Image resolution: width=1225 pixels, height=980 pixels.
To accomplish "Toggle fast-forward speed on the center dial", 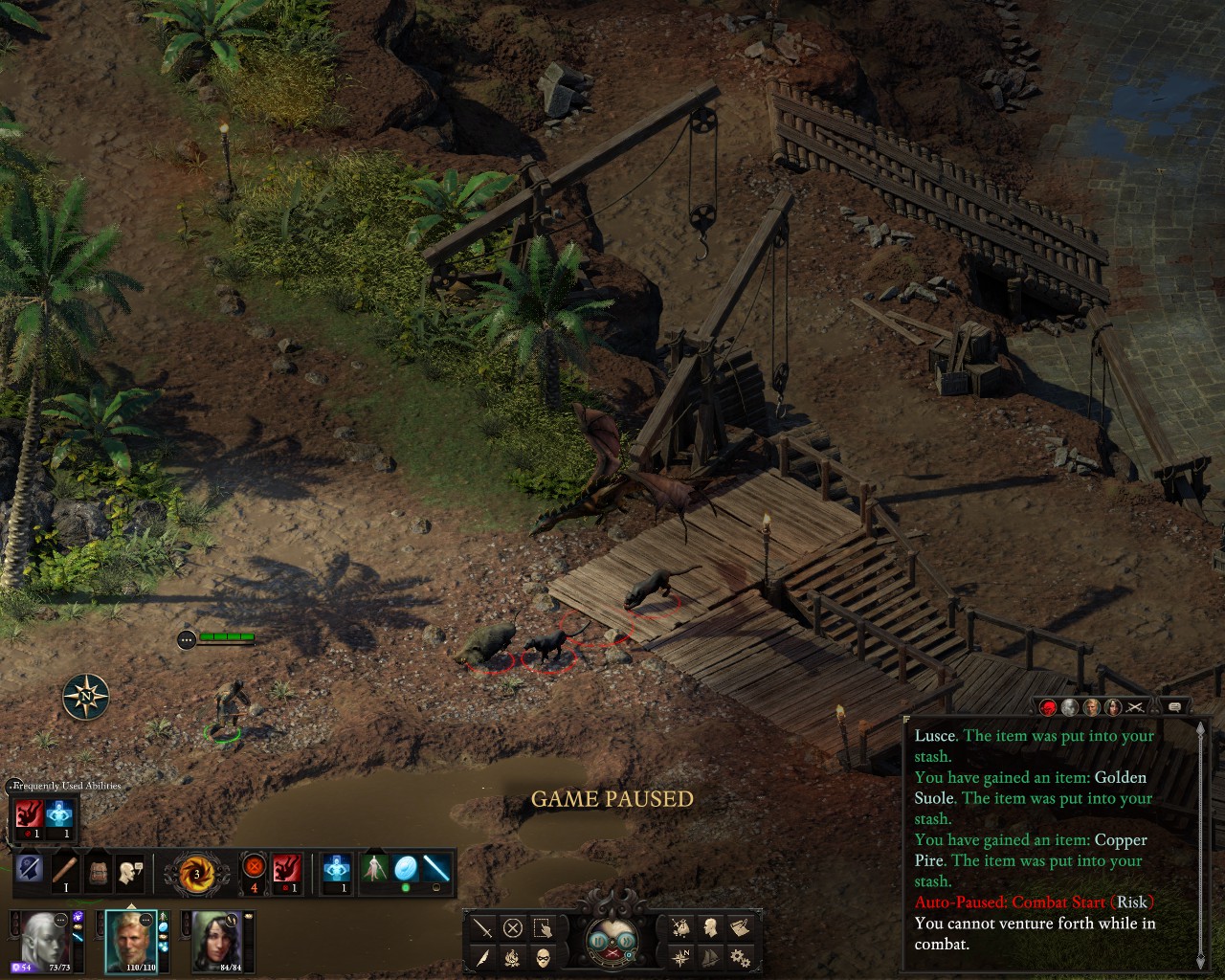I will pos(629,941).
